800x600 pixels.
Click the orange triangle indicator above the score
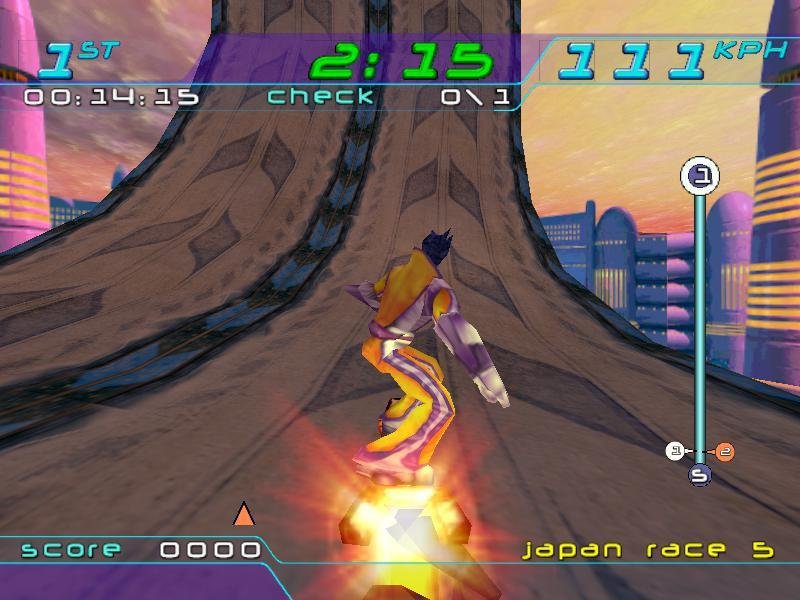(x=243, y=515)
